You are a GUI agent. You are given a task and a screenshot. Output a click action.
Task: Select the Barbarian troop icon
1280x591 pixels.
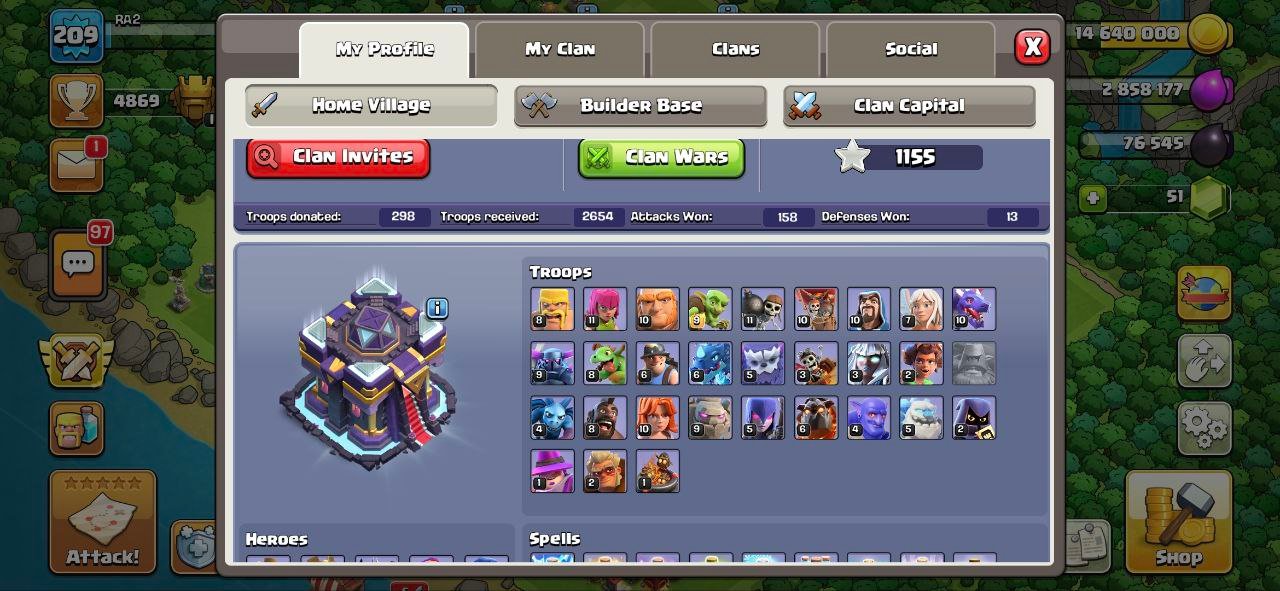pos(552,309)
